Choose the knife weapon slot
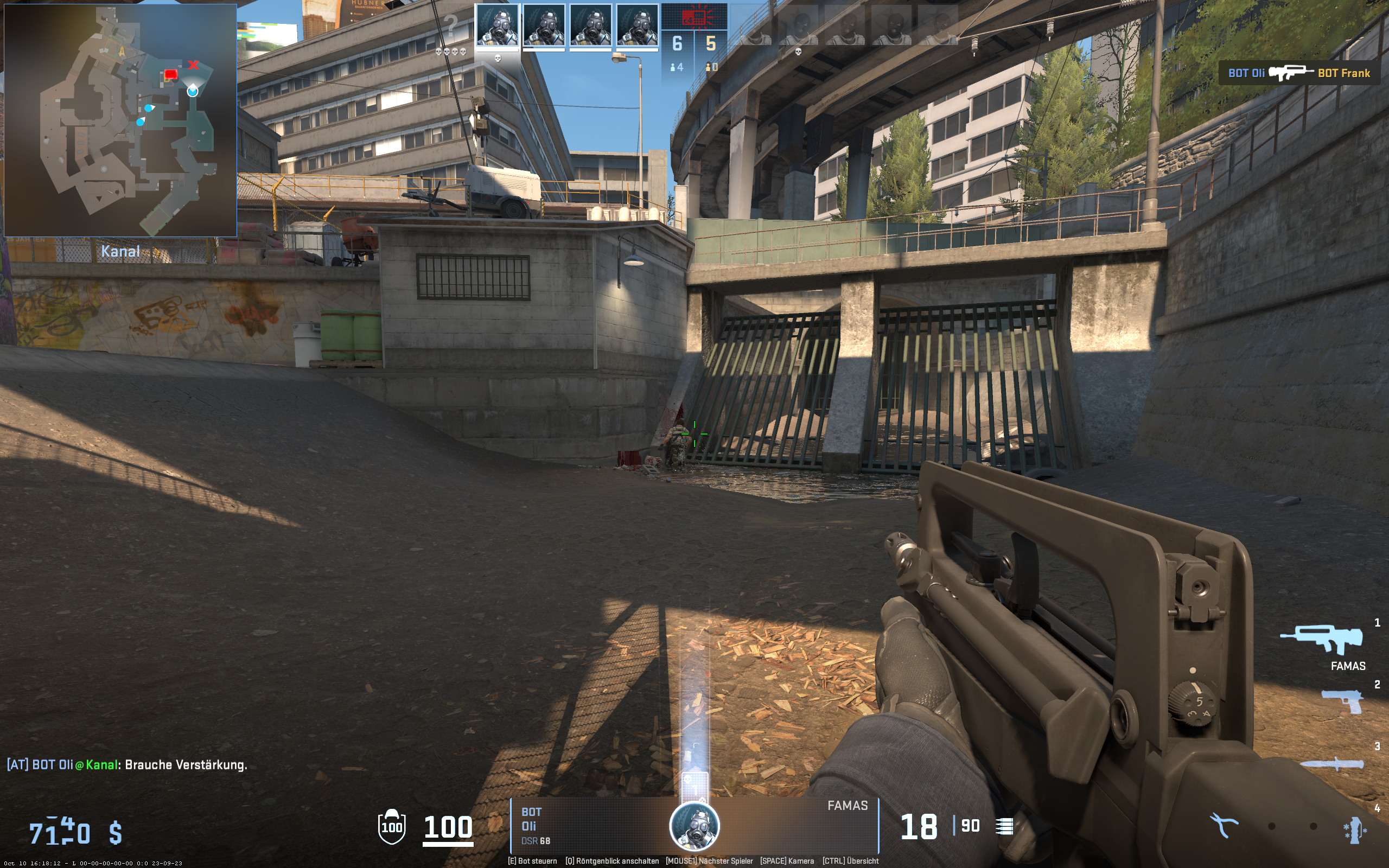This screenshot has width=1389, height=868. tap(1331, 764)
